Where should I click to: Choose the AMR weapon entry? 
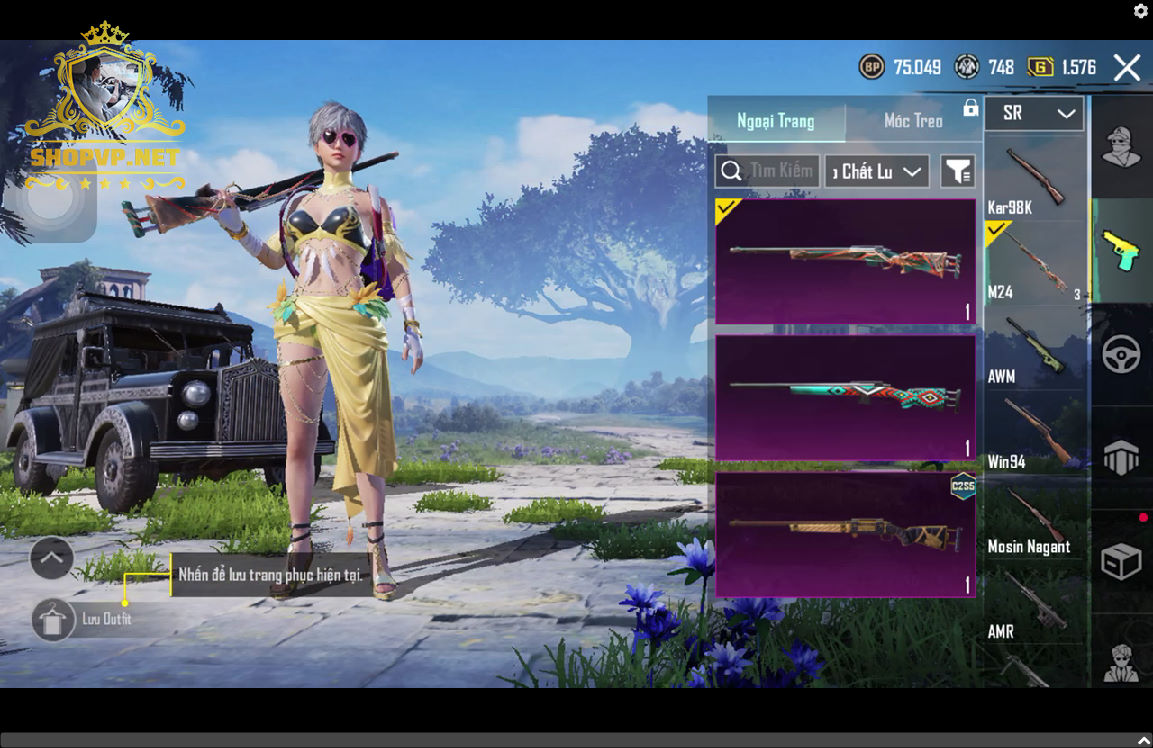pyautogui.click(x=1034, y=603)
